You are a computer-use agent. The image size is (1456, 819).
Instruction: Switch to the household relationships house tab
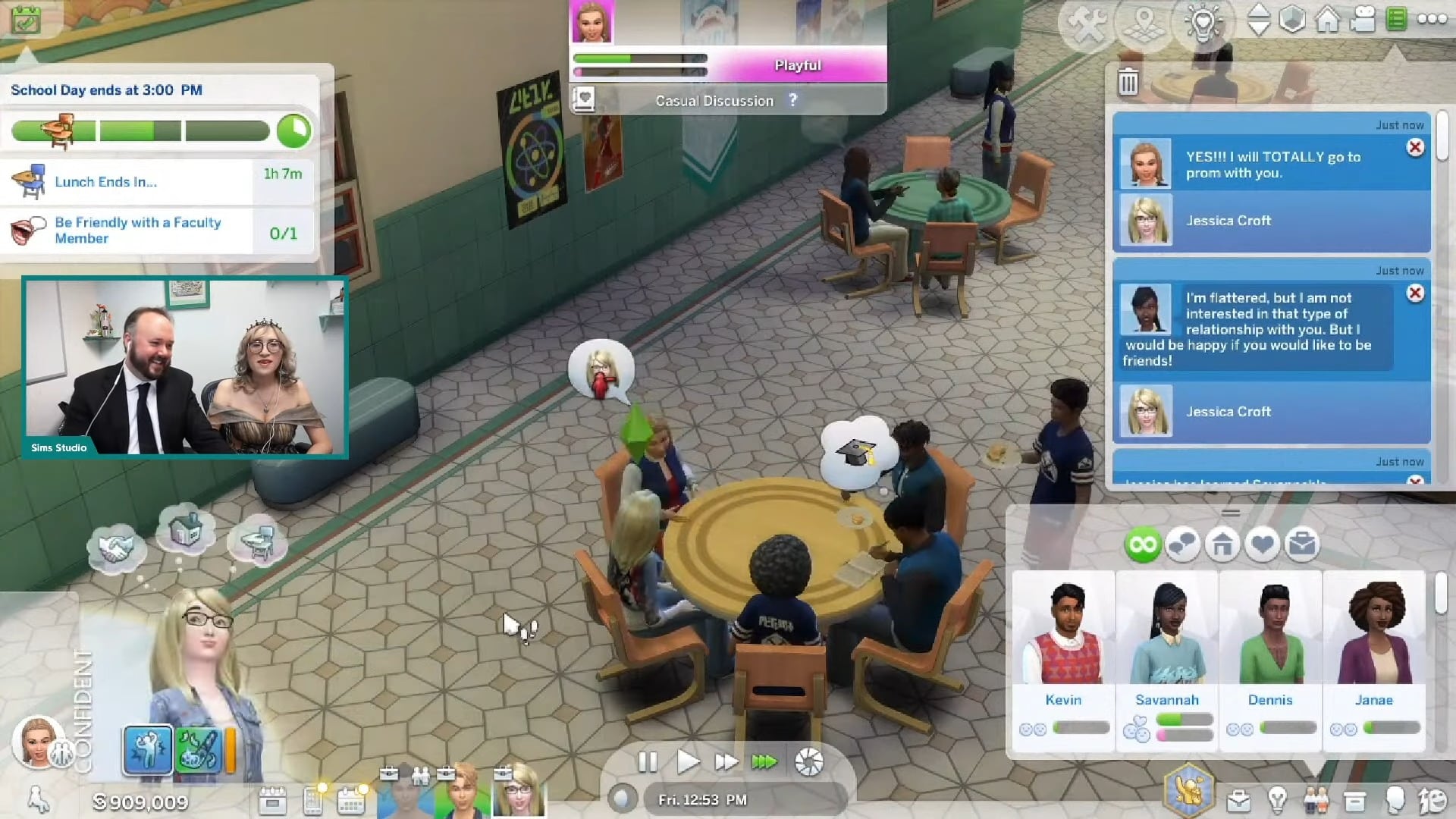(1222, 544)
